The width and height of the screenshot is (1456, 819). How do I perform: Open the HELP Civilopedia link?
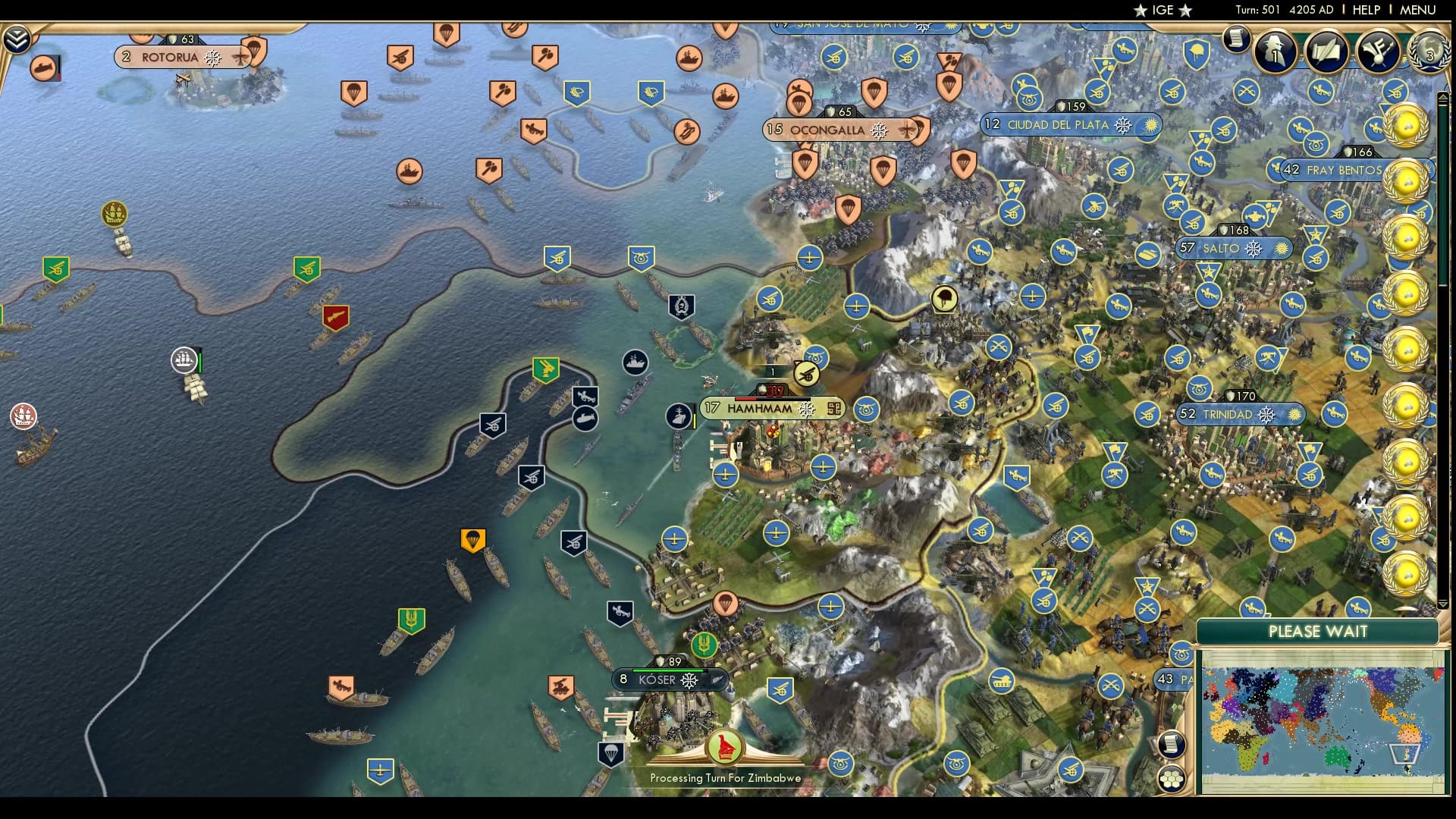1366,10
